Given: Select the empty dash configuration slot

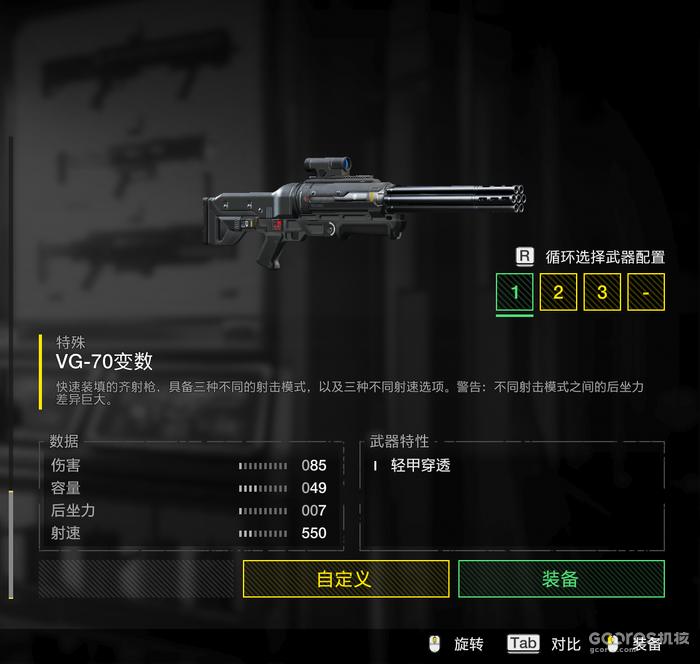Looking at the screenshot, I should tap(646, 292).
